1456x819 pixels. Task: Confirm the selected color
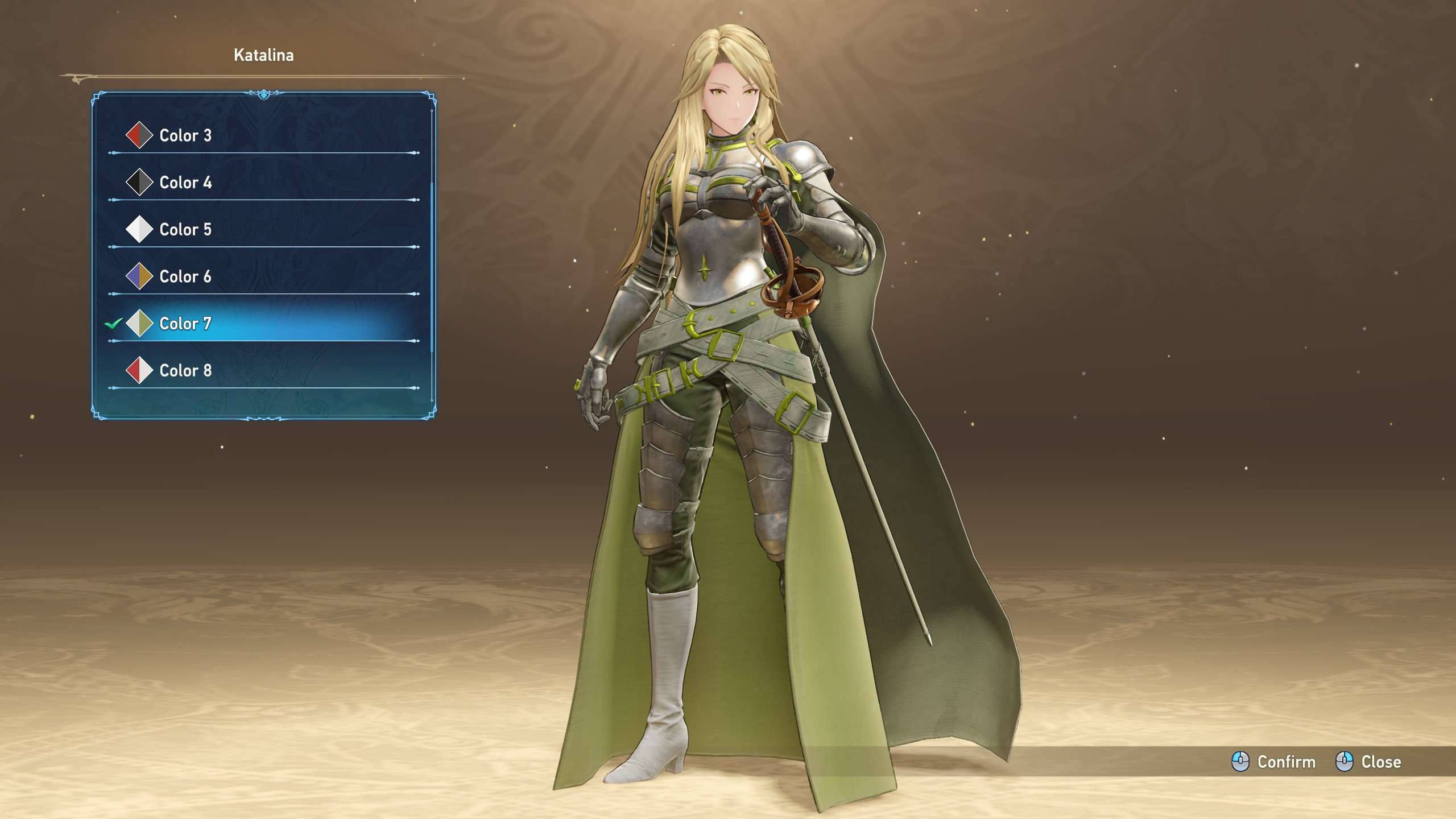tap(1274, 762)
